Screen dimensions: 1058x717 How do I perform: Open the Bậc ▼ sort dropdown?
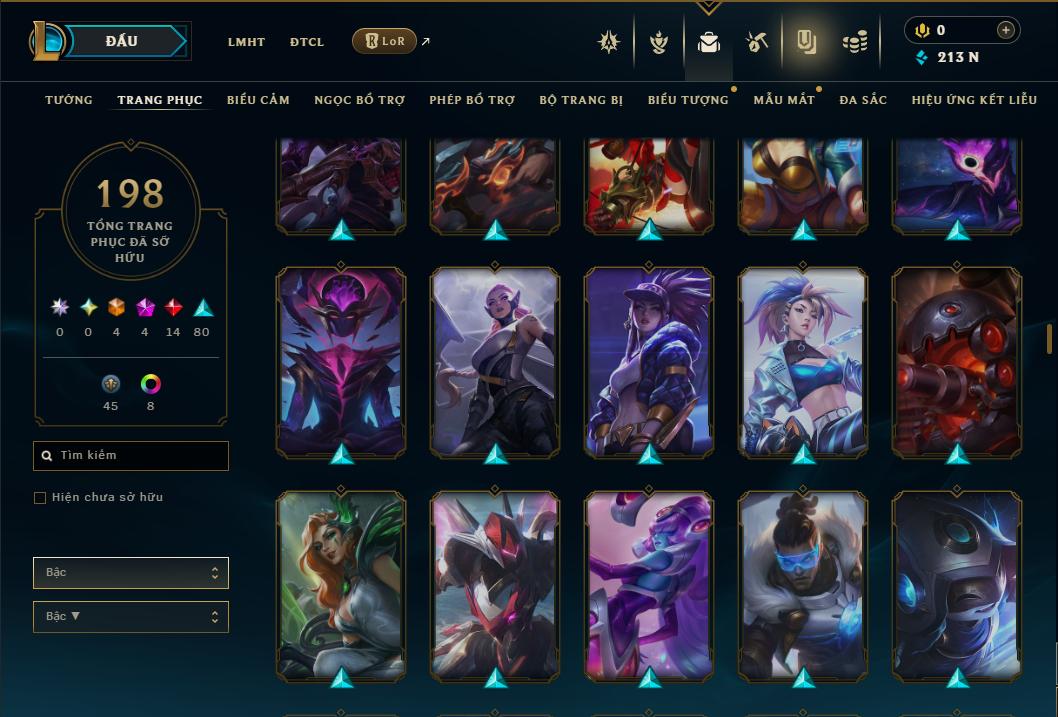tap(131, 616)
